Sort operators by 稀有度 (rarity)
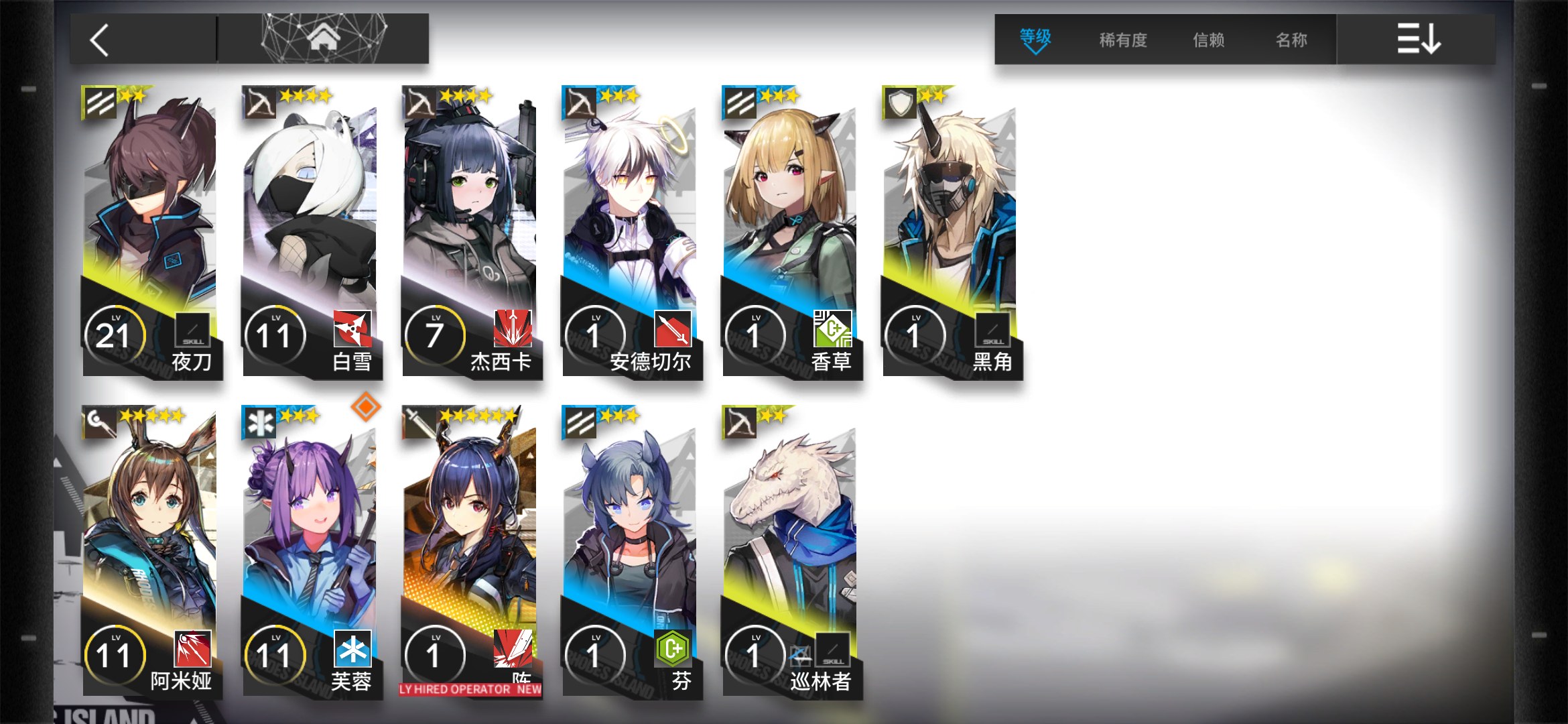The height and width of the screenshot is (724, 1568). 1122,40
